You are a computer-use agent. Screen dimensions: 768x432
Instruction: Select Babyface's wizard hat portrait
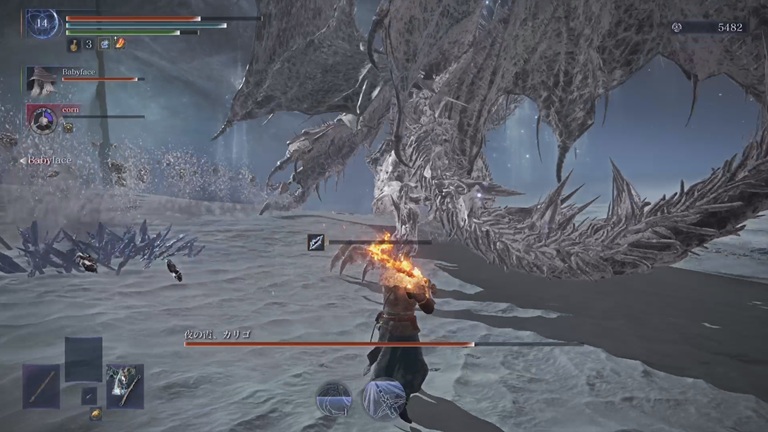click(x=41, y=80)
